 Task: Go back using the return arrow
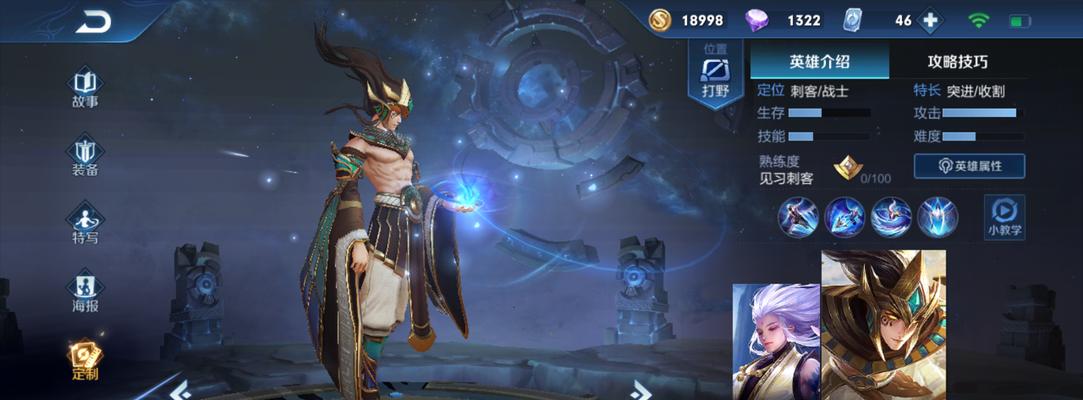[x=93, y=21]
